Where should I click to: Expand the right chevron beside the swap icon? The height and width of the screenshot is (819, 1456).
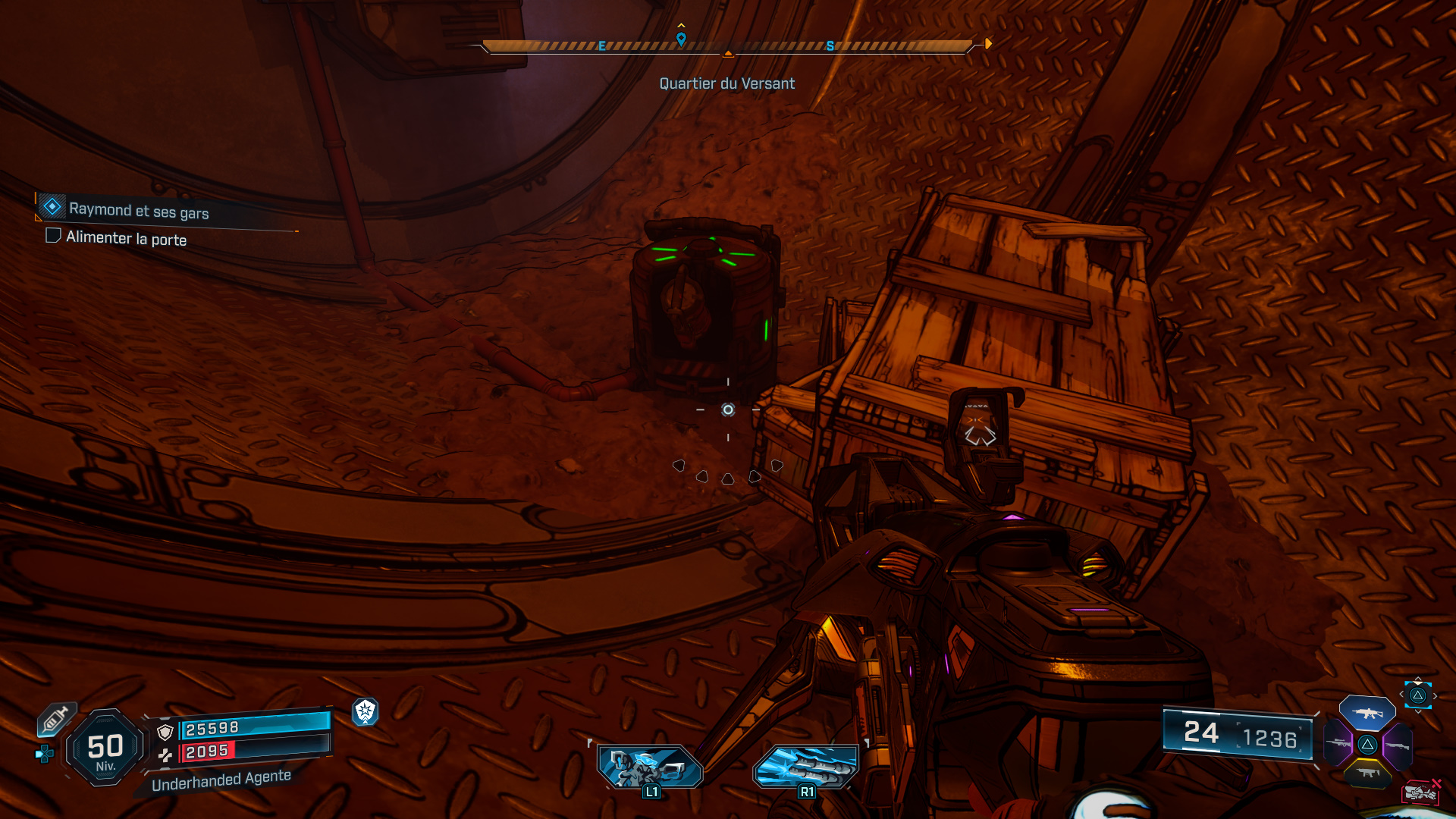point(1436,696)
